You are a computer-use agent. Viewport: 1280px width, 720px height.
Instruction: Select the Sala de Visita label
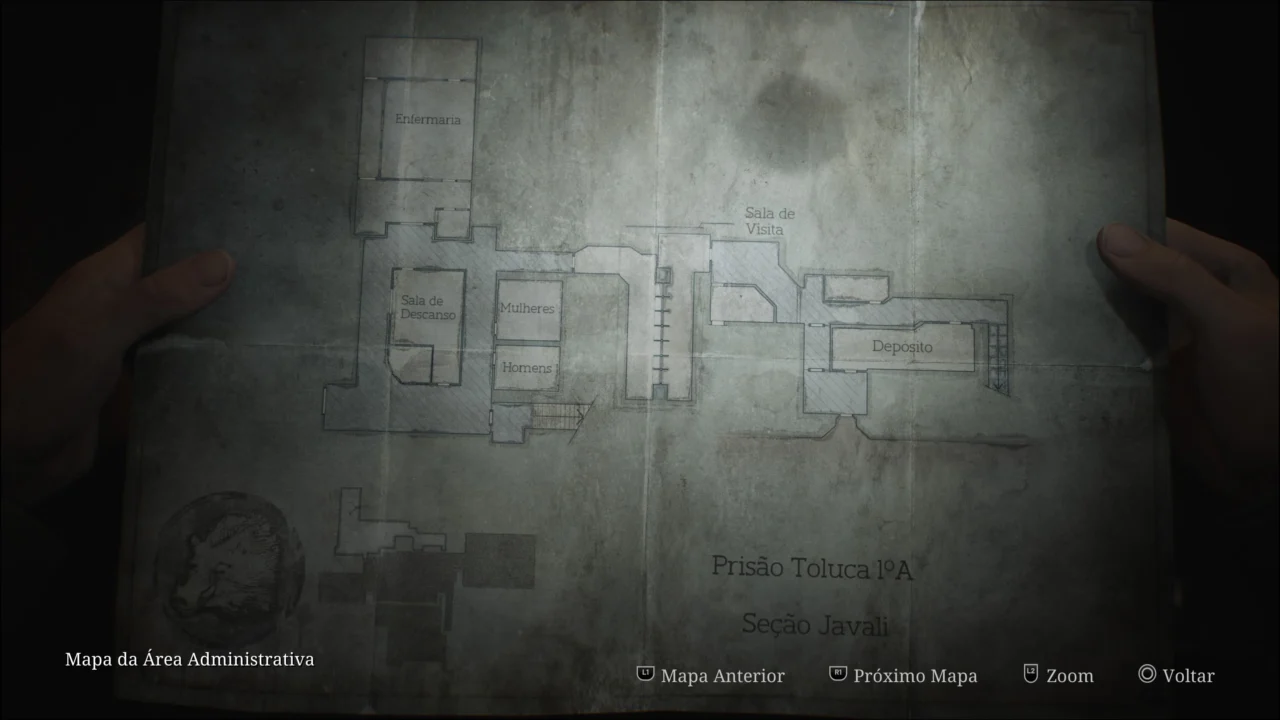tap(769, 221)
